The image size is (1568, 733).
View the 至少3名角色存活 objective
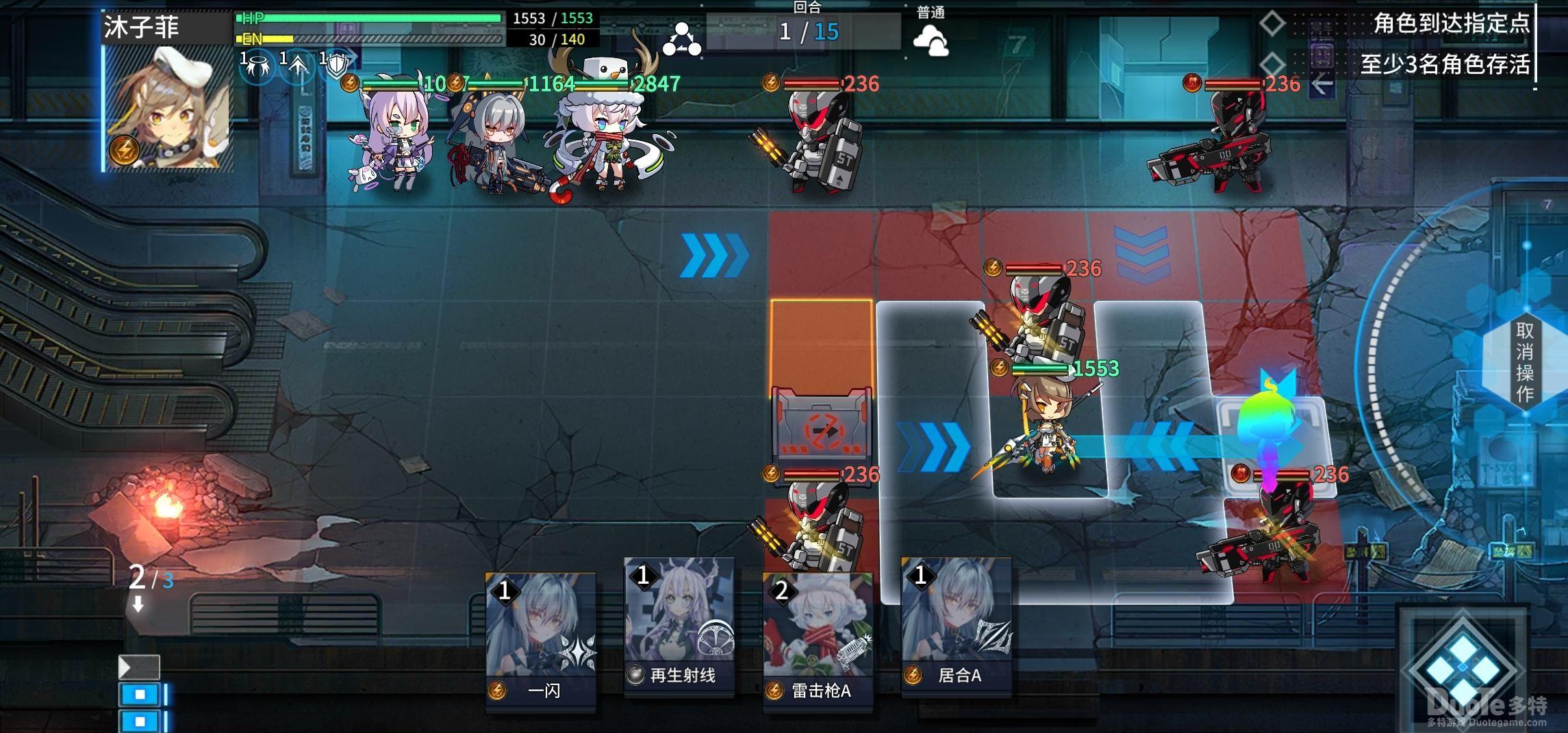pos(1443,64)
